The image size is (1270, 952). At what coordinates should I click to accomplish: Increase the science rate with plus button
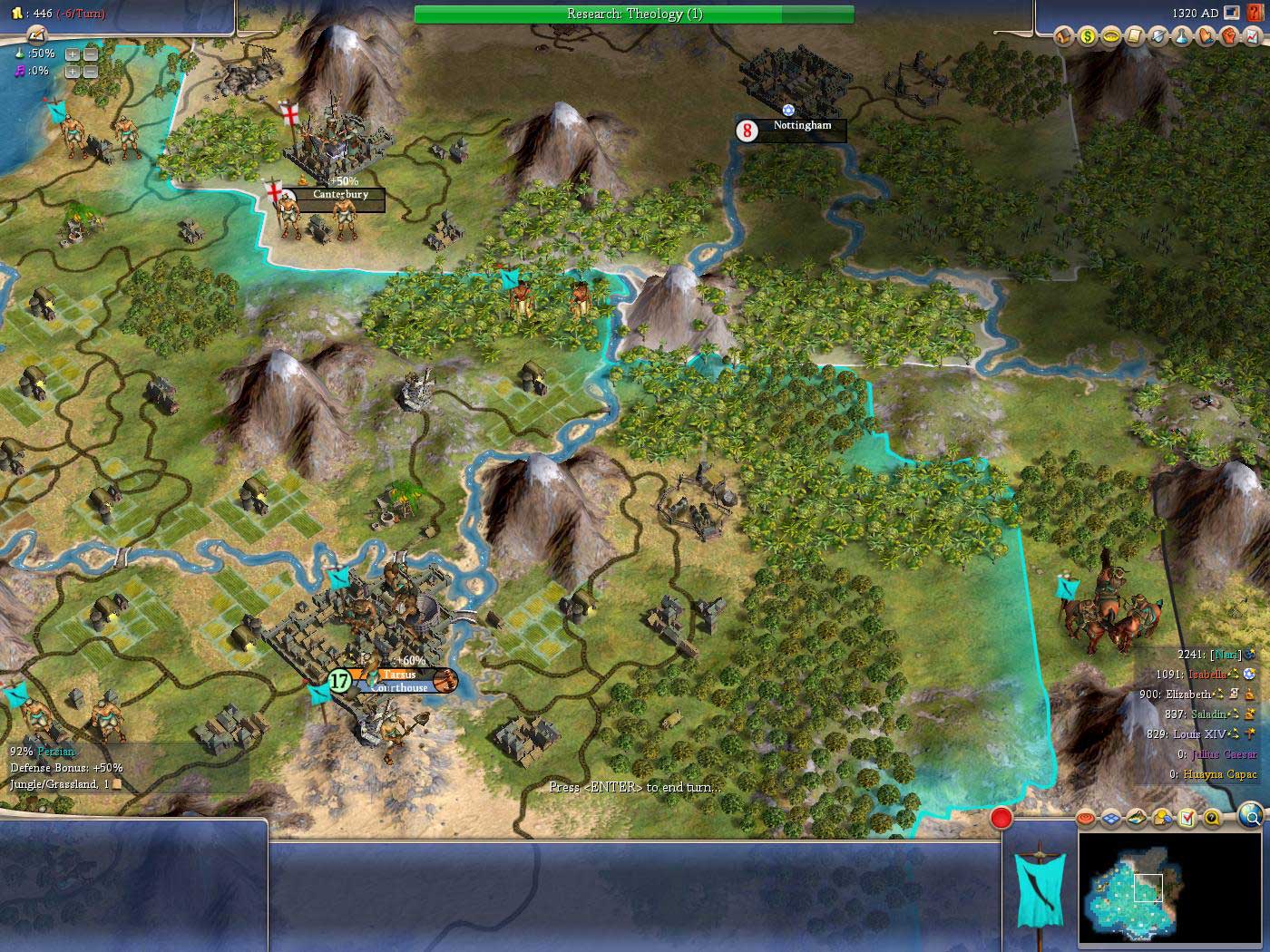(73, 53)
